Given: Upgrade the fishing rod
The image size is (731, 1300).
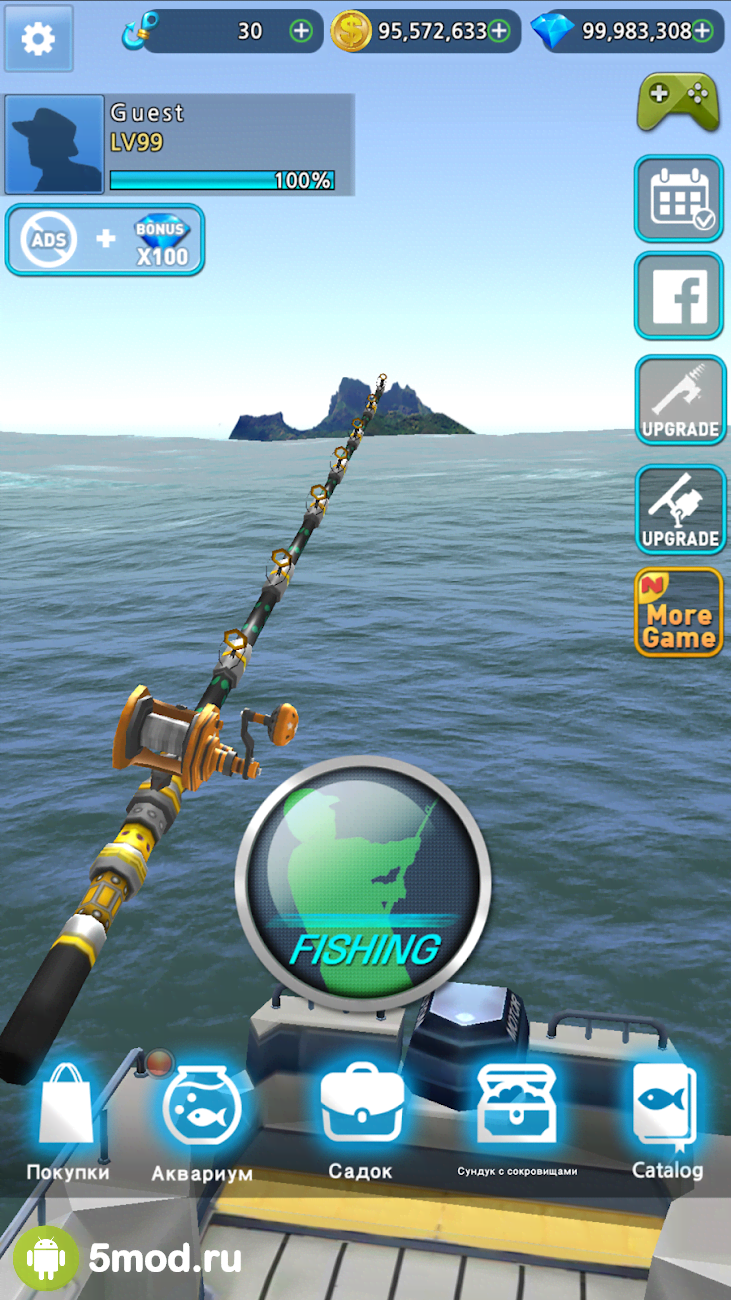Looking at the screenshot, I should click(679, 400).
